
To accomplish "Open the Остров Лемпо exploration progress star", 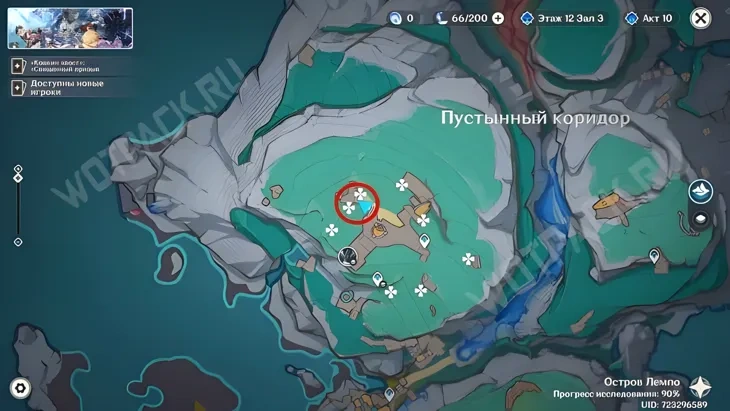I will 701,388.
